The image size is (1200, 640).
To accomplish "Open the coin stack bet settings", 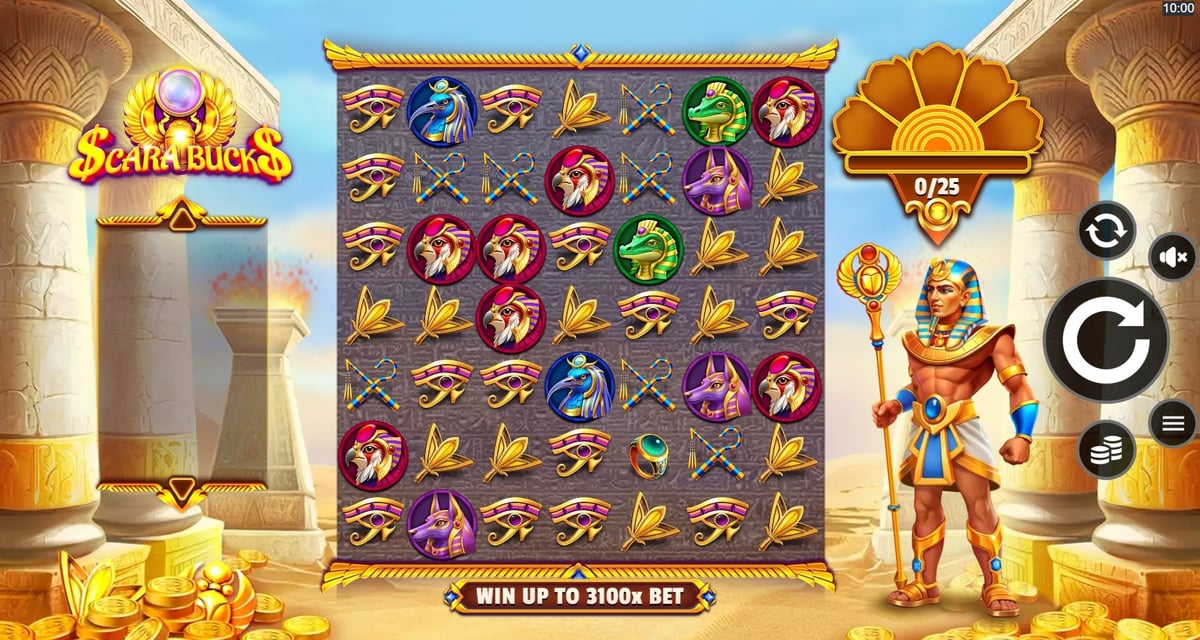I will (x=1107, y=449).
